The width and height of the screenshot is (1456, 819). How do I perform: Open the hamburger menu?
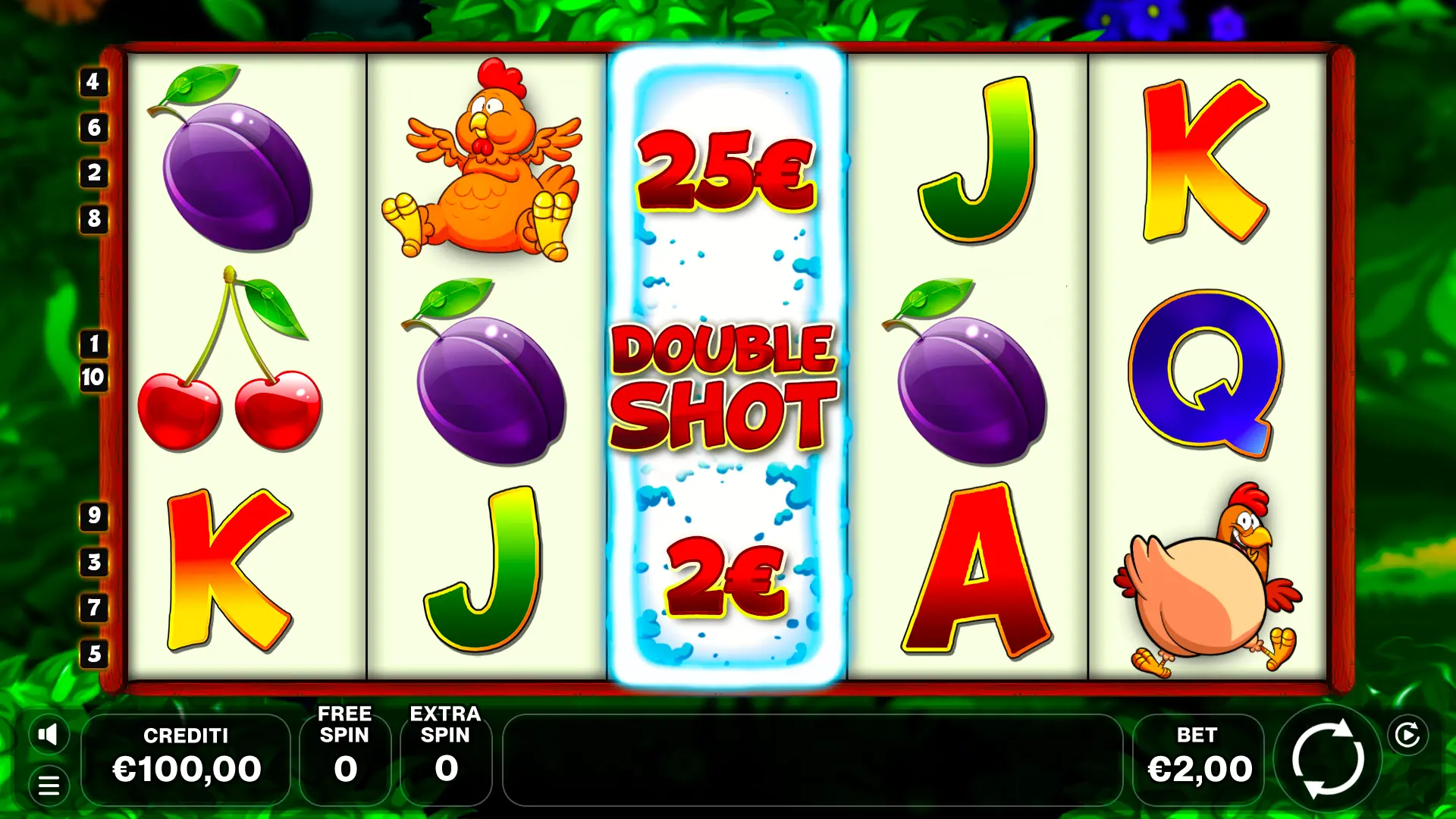click(49, 786)
